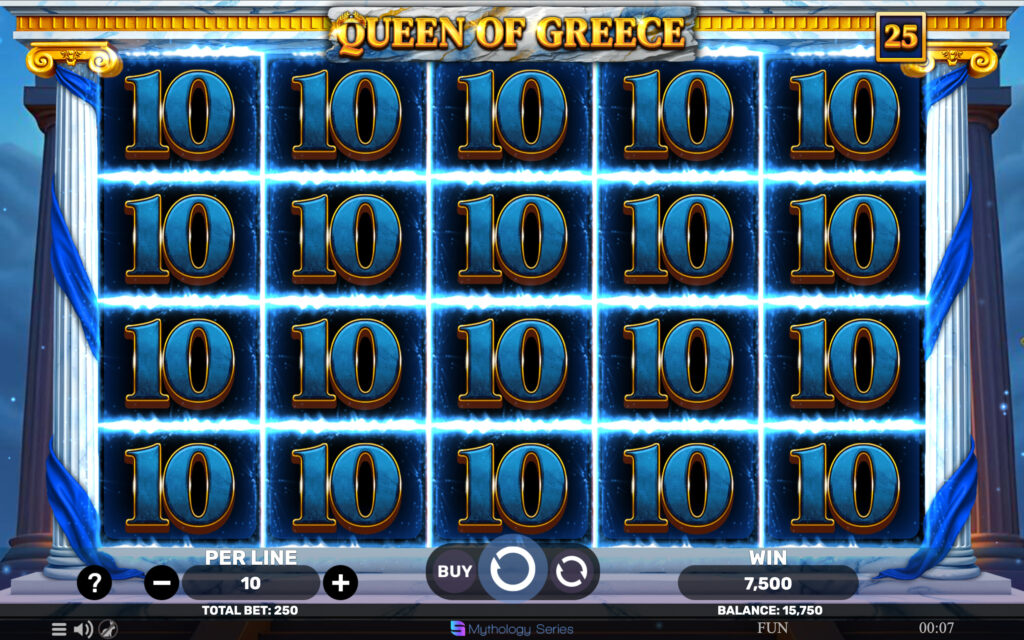1024x640 pixels.
Task: Toggle sound with the speaker icon
Action: (83, 629)
